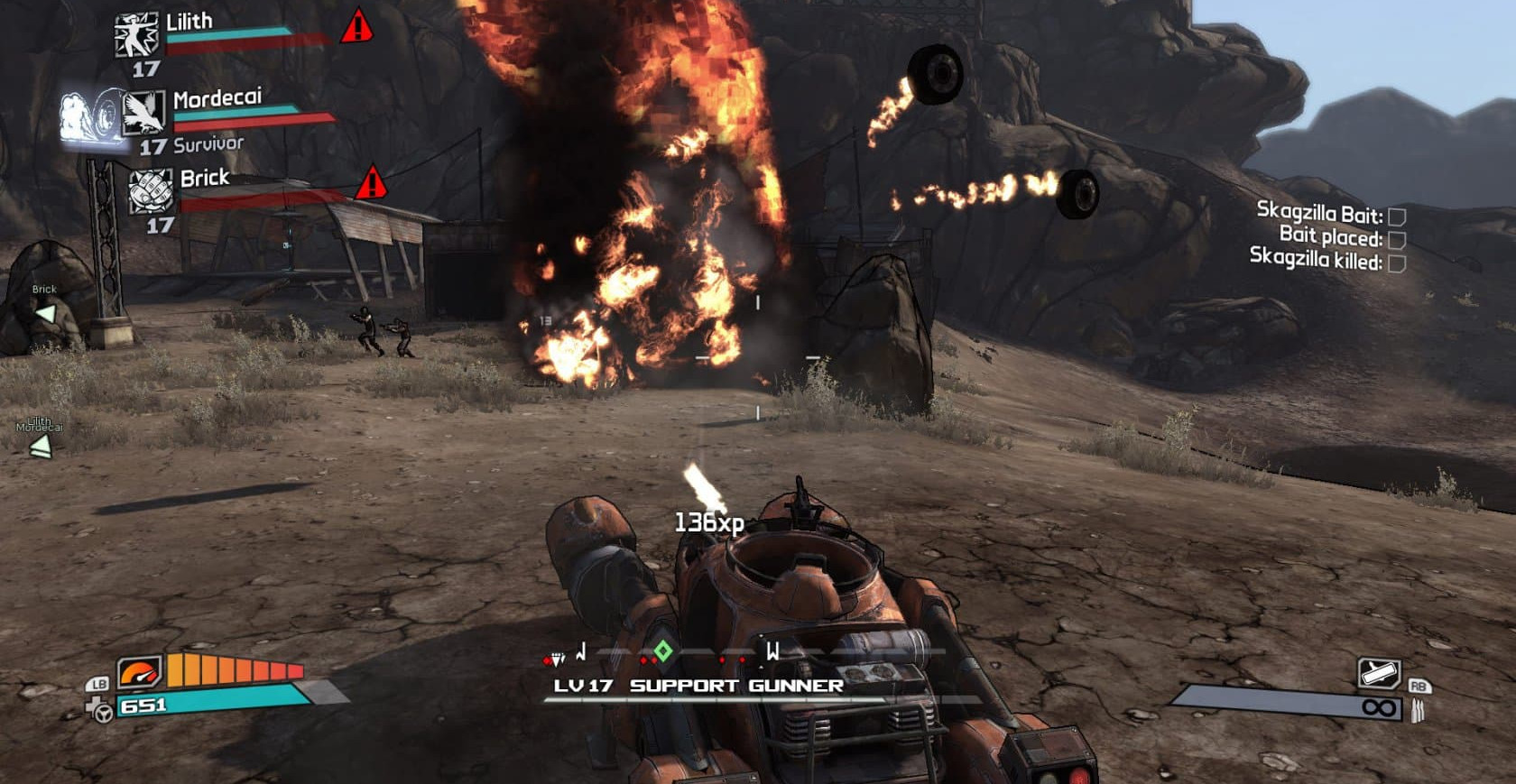Viewport: 1516px width, 784px height.
Task: Click the Lilith/Mordecai teammate arrow marker
Action: tap(40, 447)
